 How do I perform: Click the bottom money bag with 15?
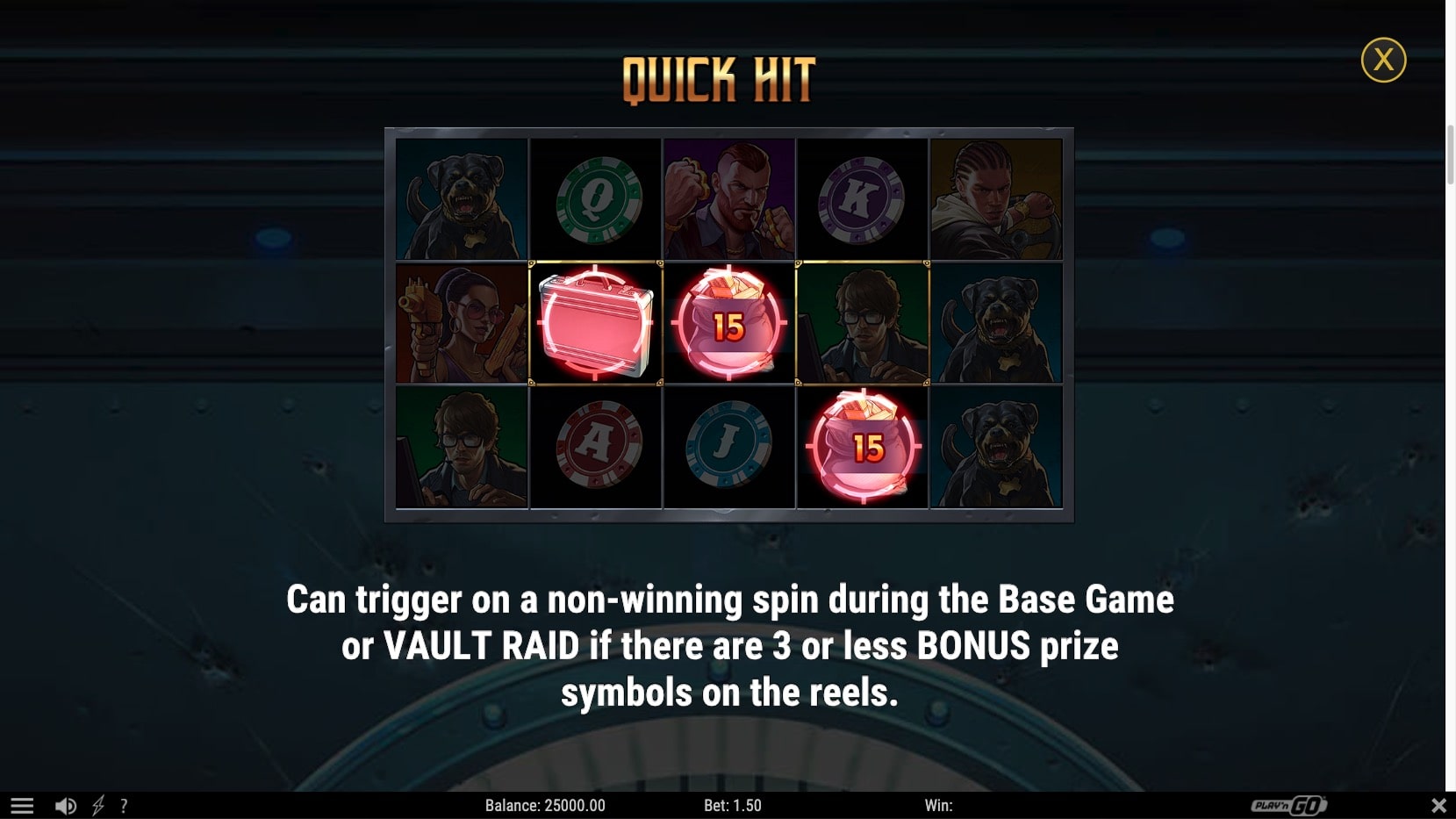point(863,448)
